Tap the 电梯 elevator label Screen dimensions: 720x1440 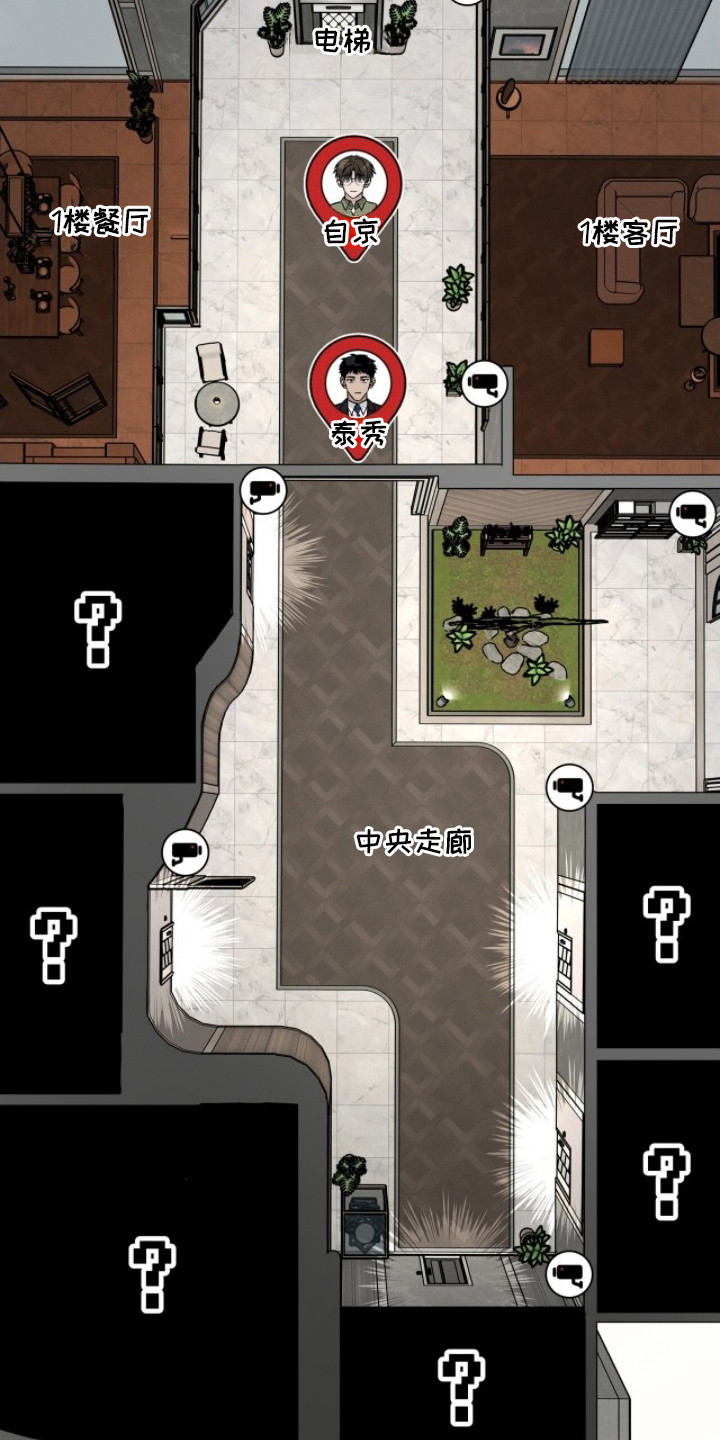pyautogui.click(x=343, y=41)
